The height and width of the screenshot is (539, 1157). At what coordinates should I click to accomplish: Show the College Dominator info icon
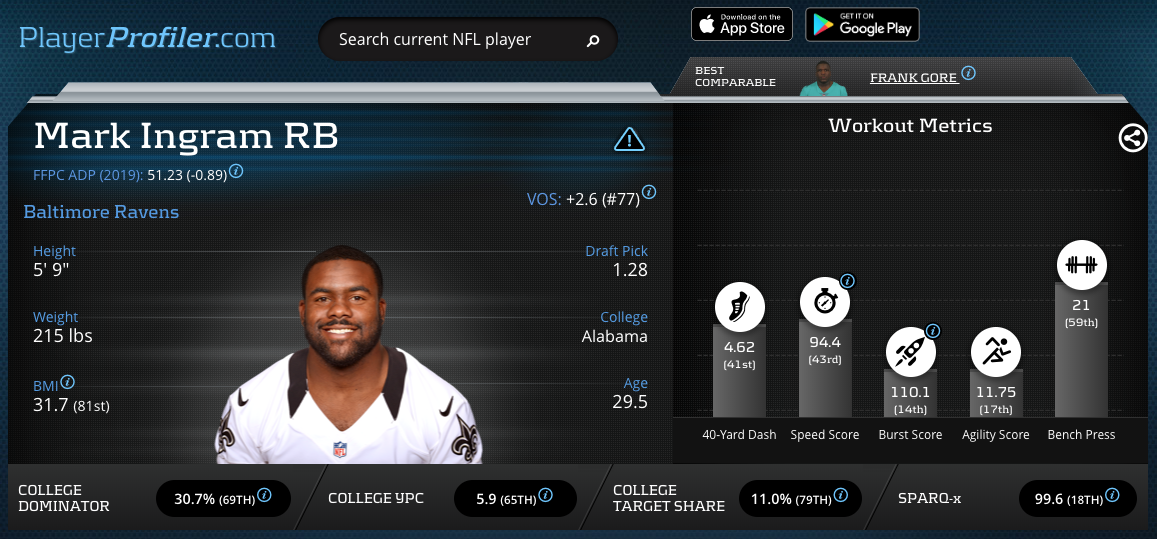pos(265,495)
